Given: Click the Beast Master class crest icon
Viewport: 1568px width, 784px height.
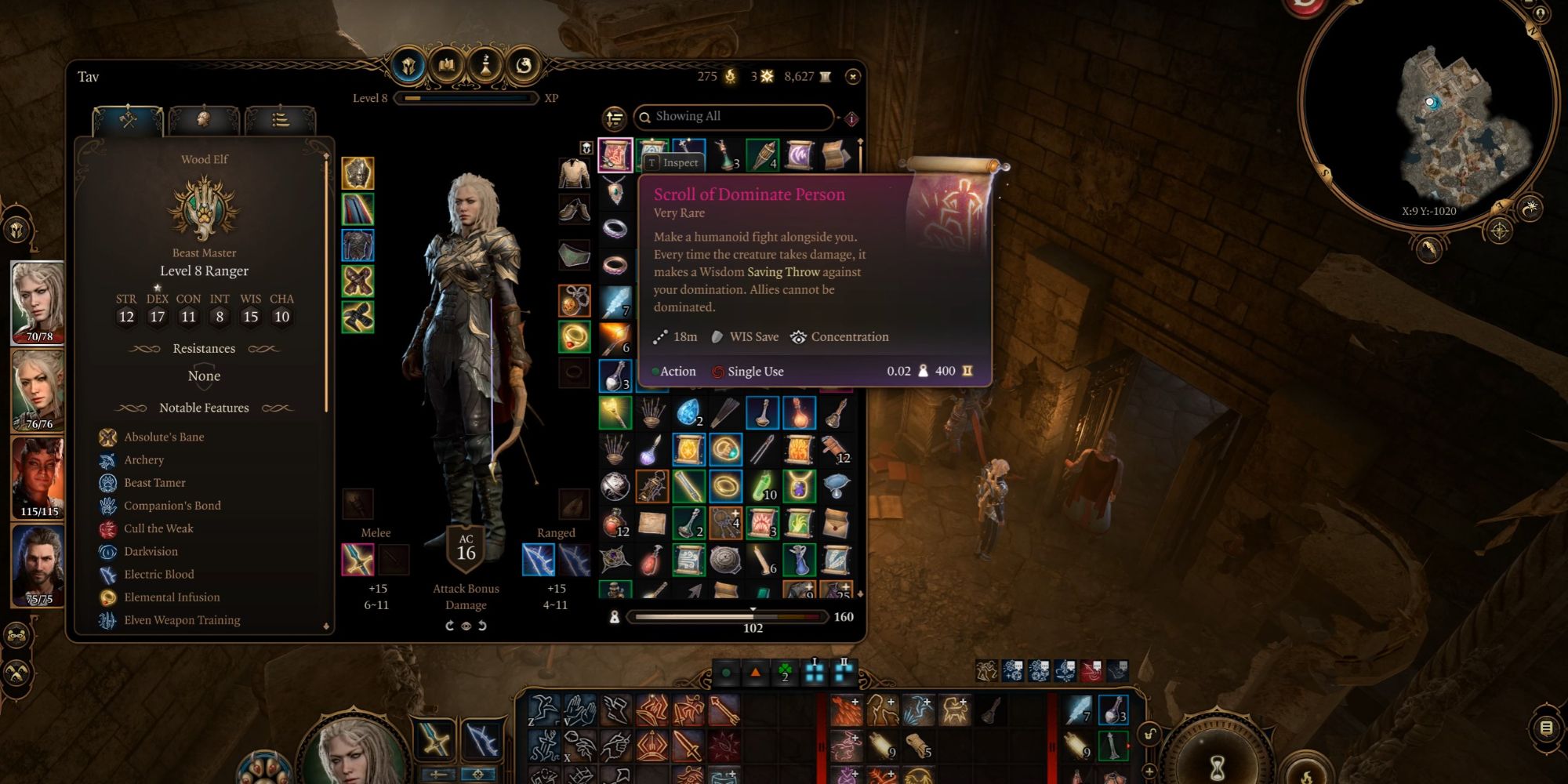Looking at the screenshot, I should [x=204, y=208].
